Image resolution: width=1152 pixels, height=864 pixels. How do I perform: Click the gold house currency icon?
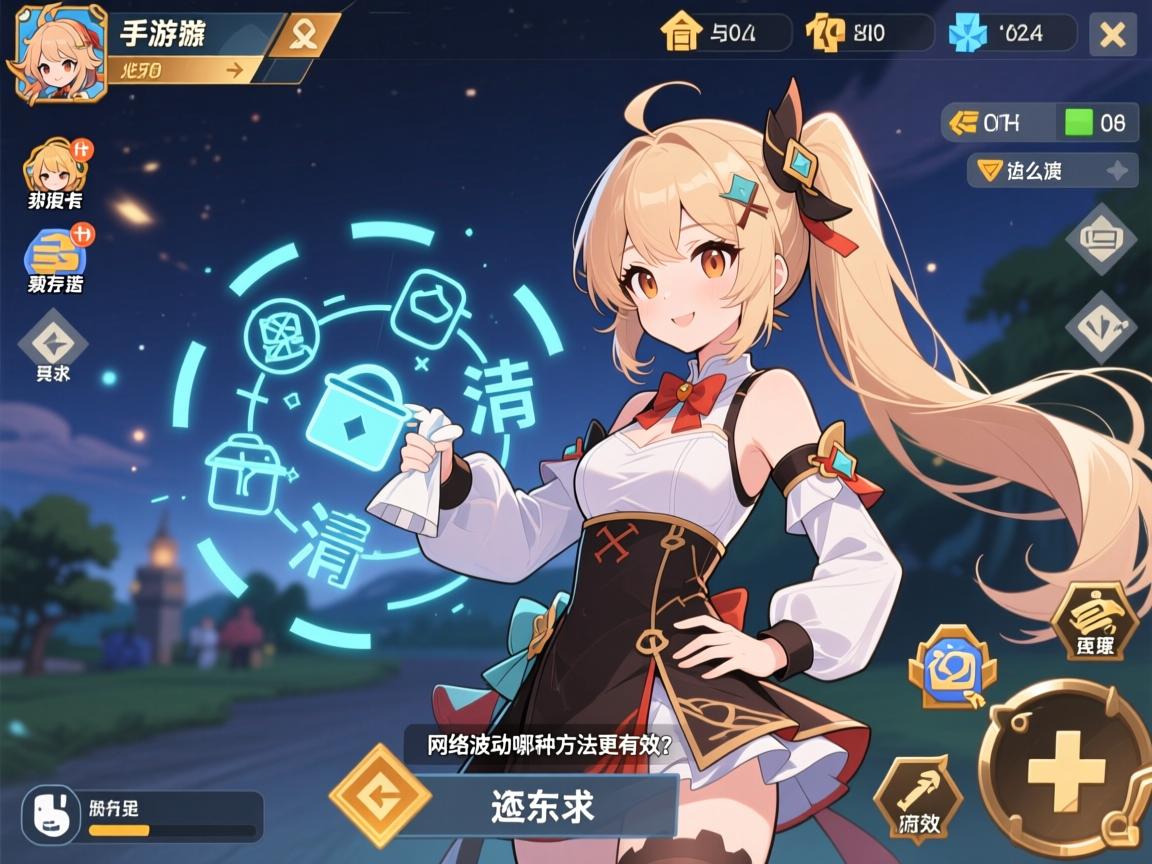681,33
